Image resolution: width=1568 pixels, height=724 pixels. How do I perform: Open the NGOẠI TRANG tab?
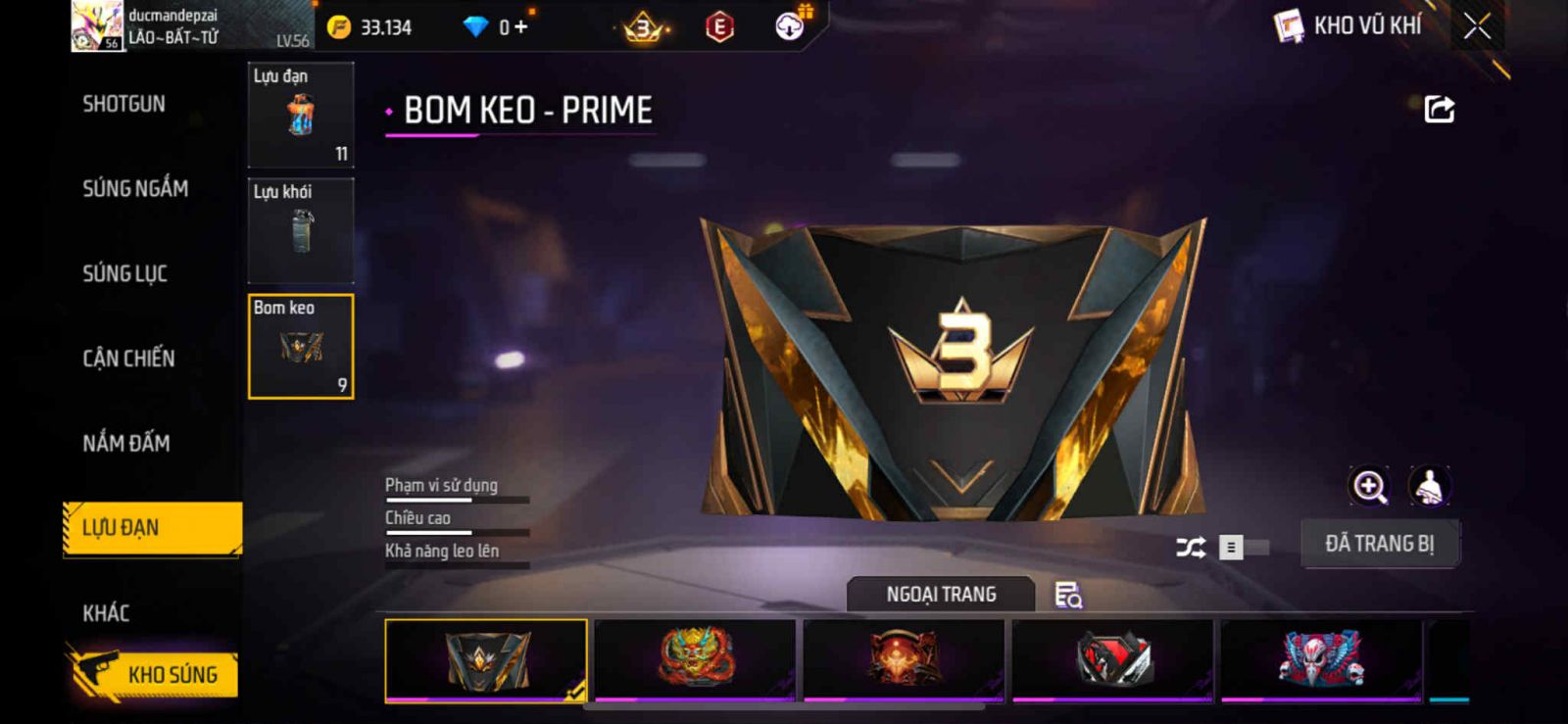click(x=941, y=595)
